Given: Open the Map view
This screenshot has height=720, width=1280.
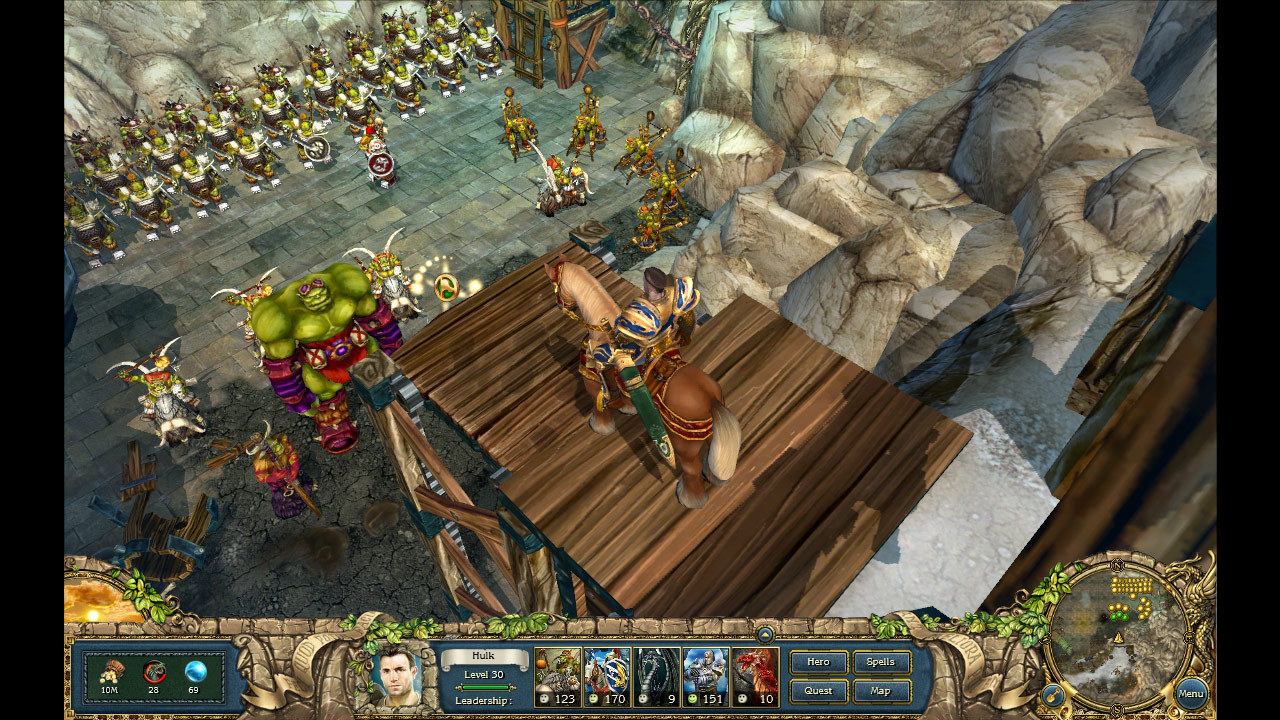Looking at the screenshot, I should (x=879, y=690).
